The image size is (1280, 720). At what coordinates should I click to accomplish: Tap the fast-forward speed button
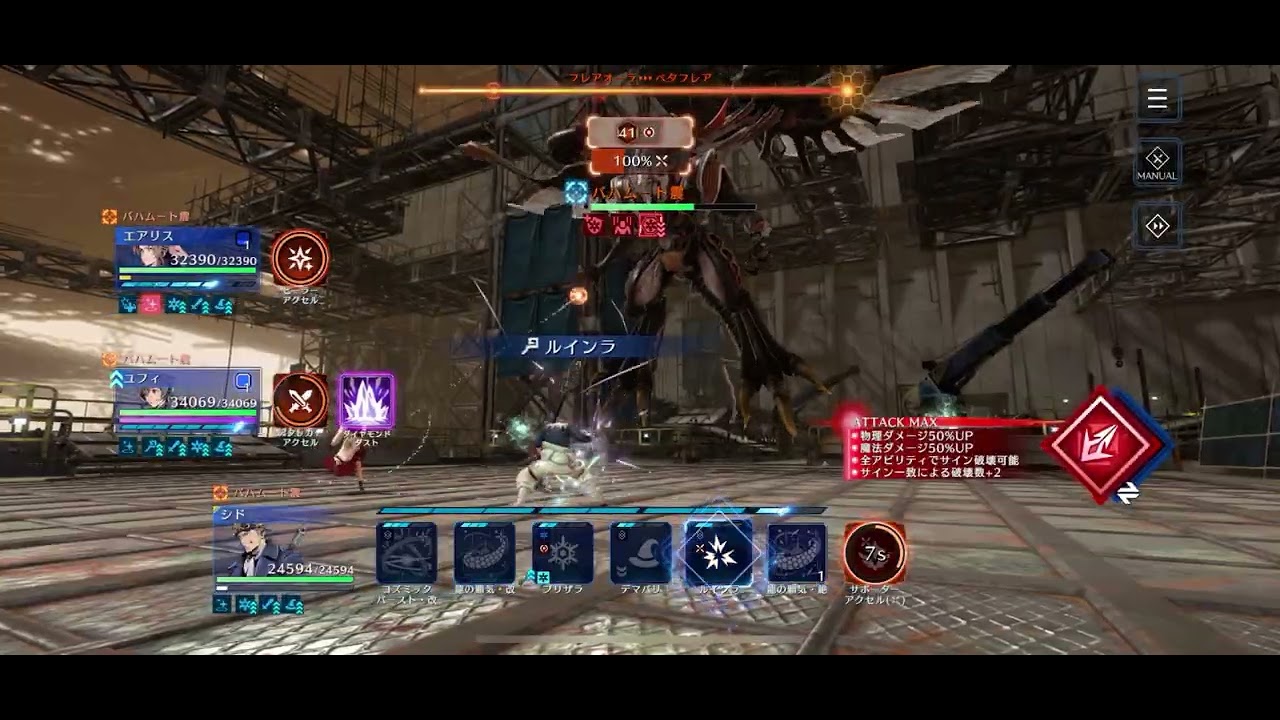1157,227
